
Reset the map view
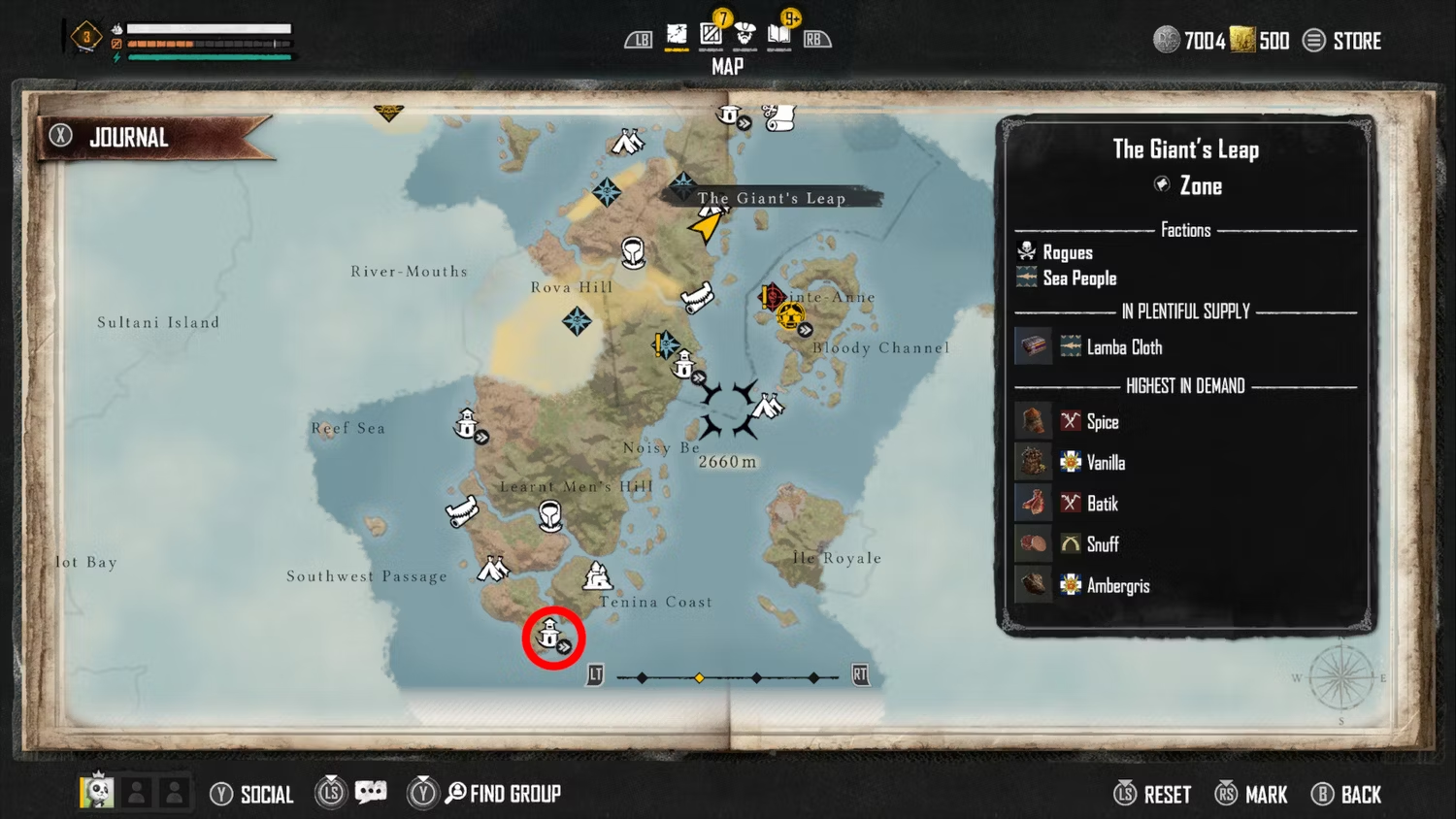1153,795
